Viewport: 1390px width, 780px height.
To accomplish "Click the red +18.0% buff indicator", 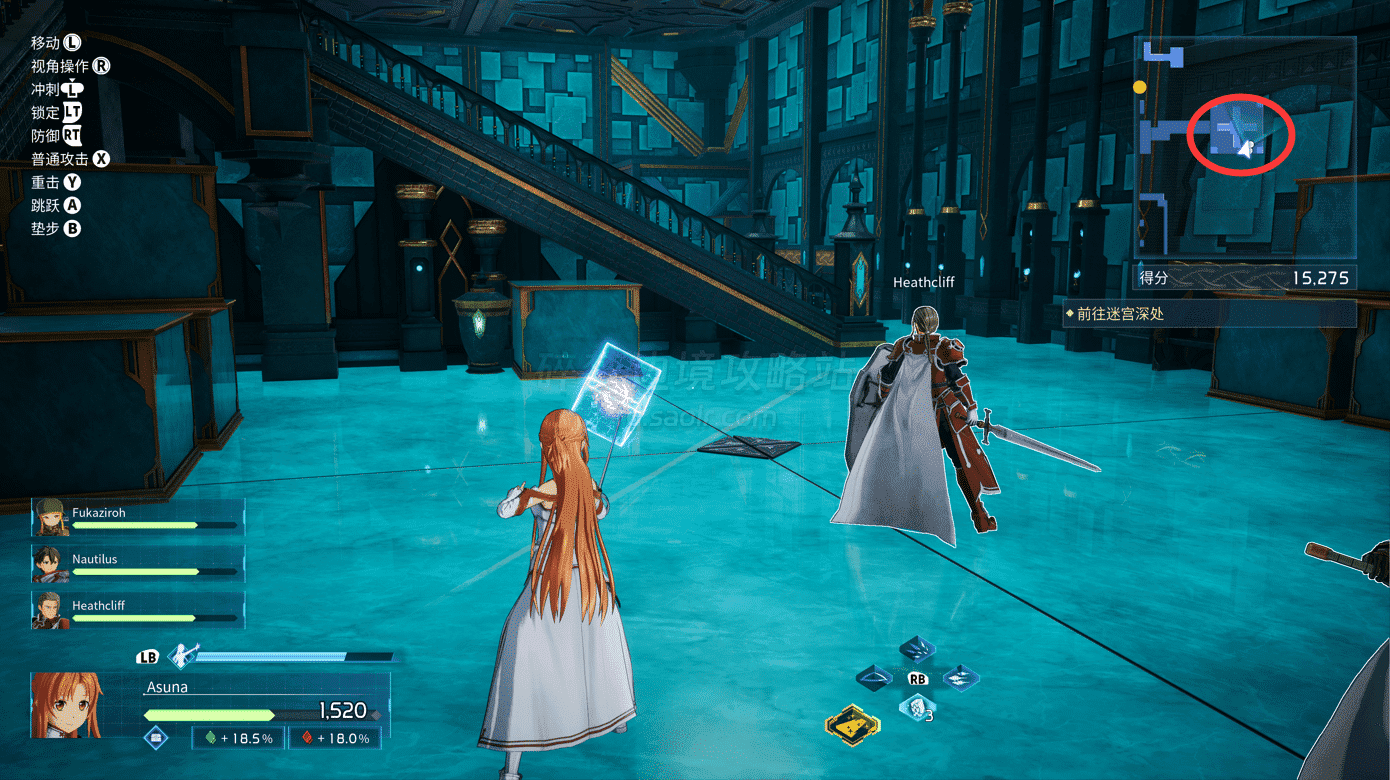I will 335,738.
